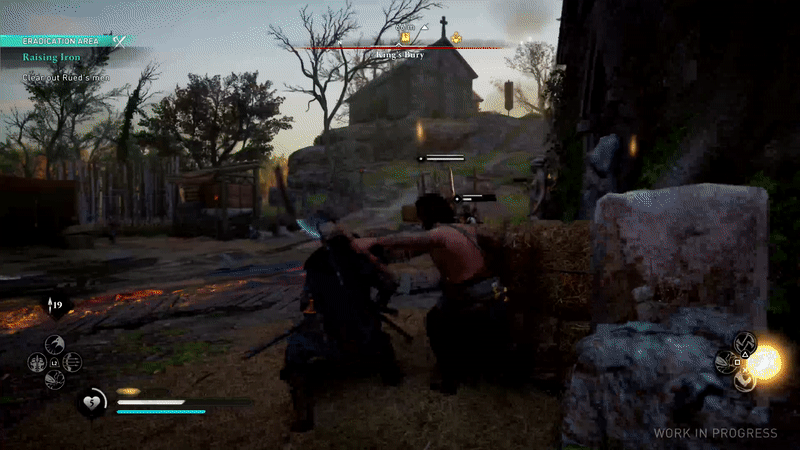Activate the glowing golden melee ability

[767, 362]
